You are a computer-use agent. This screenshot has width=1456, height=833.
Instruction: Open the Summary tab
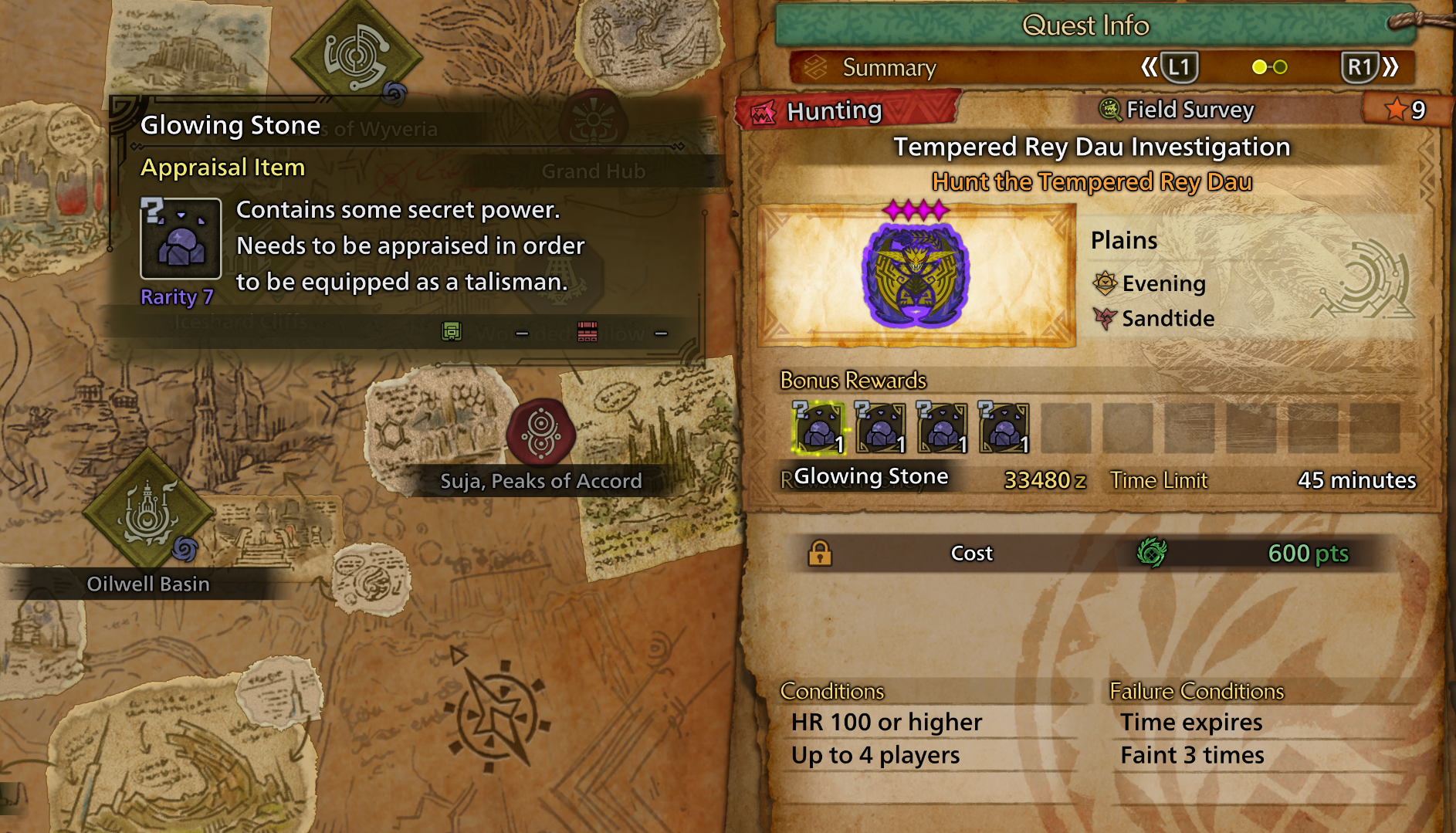pos(889,67)
